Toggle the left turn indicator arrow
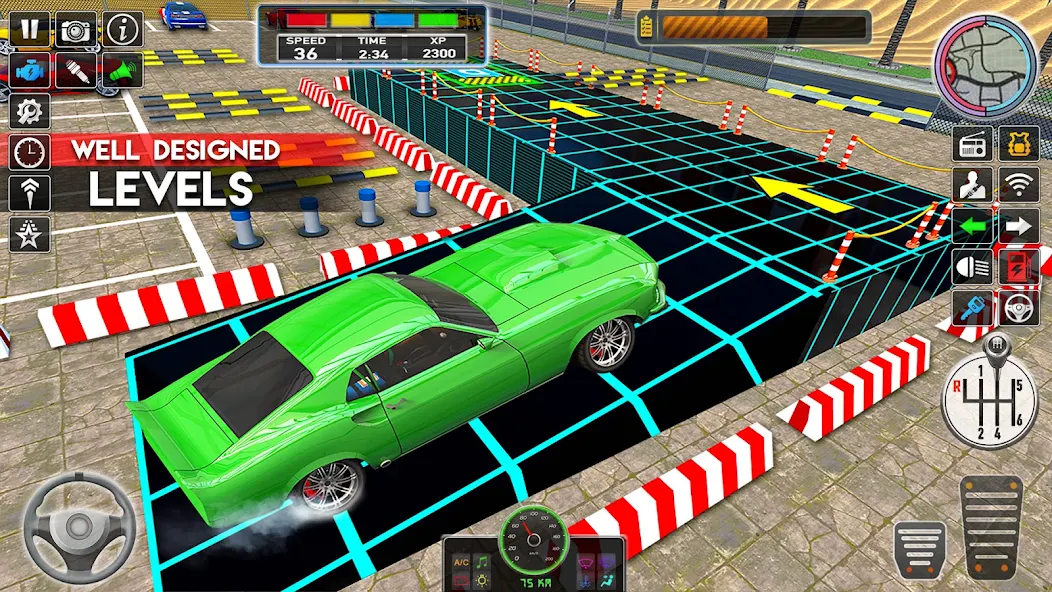The width and height of the screenshot is (1052, 592). tap(971, 226)
